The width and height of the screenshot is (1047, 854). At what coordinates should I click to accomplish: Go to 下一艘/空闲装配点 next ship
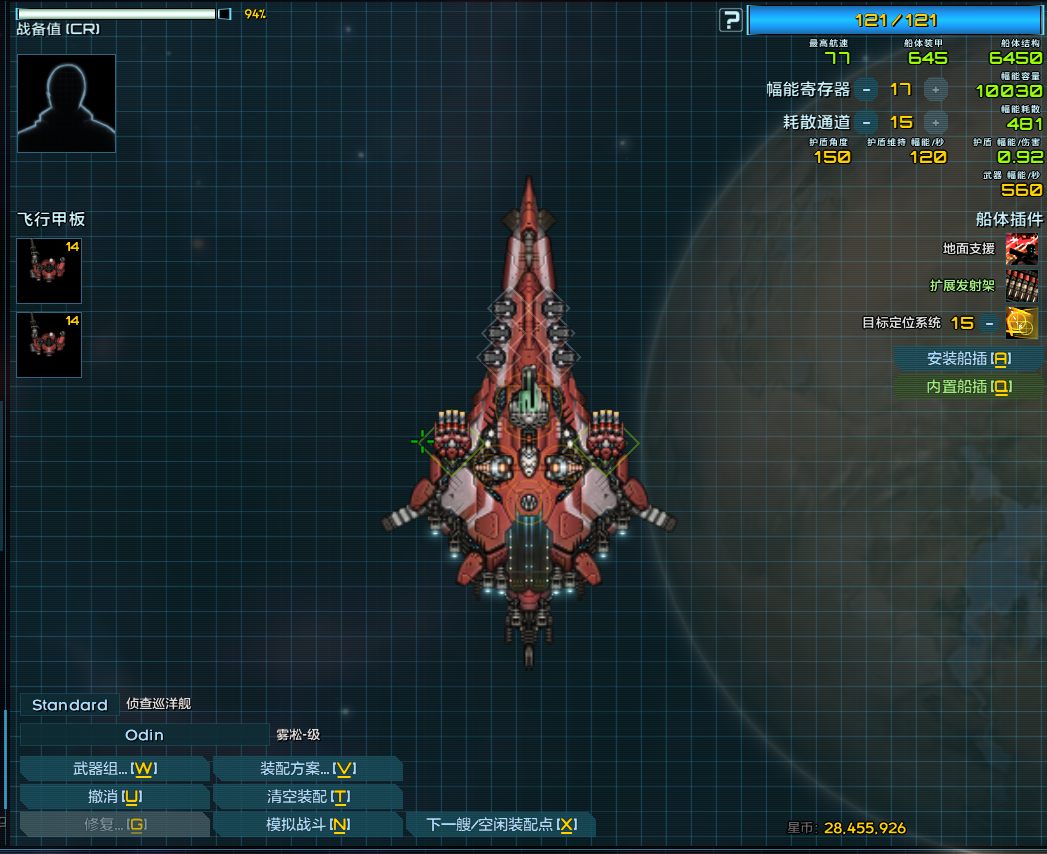tap(501, 824)
